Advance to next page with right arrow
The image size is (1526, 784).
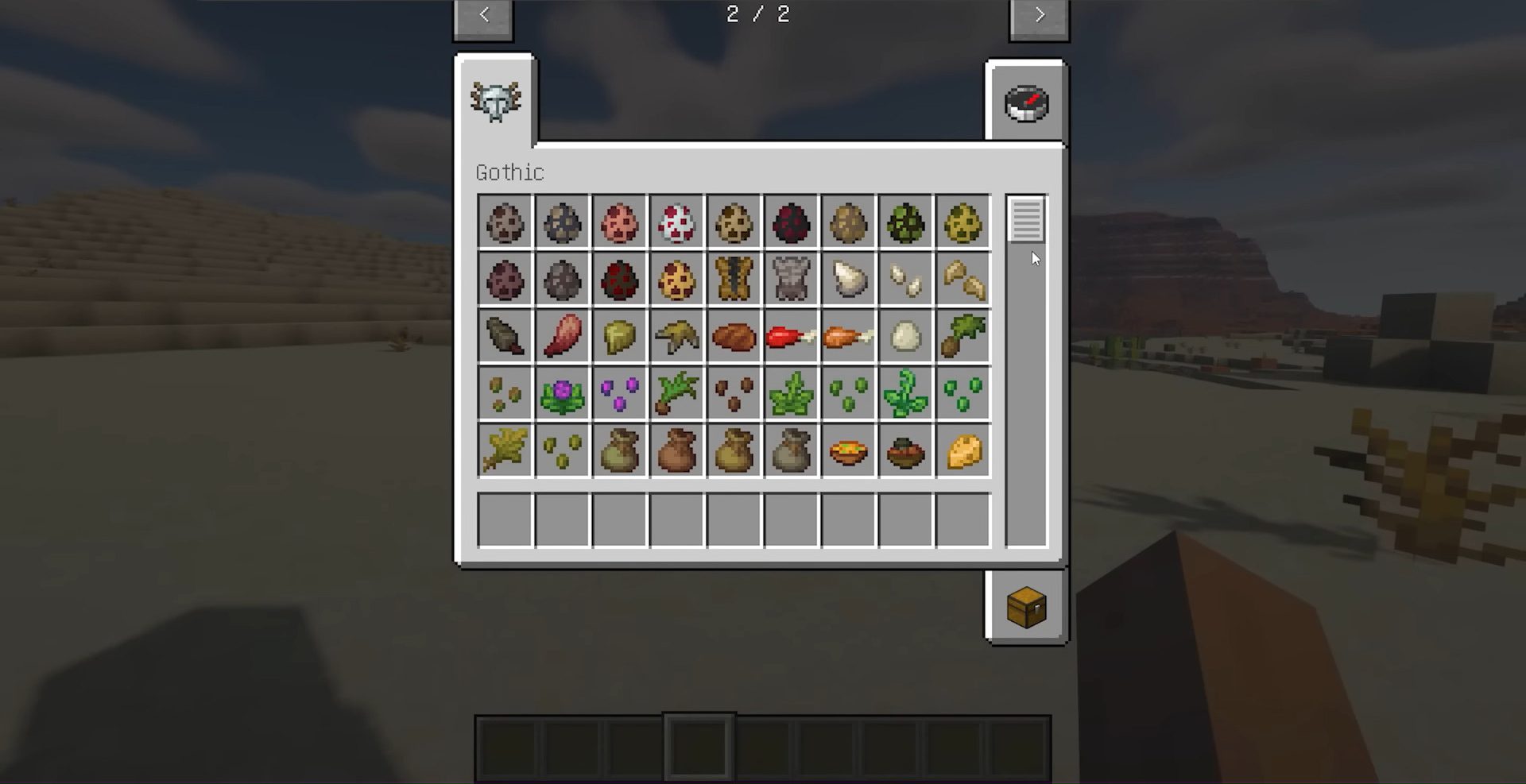click(x=1039, y=14)
